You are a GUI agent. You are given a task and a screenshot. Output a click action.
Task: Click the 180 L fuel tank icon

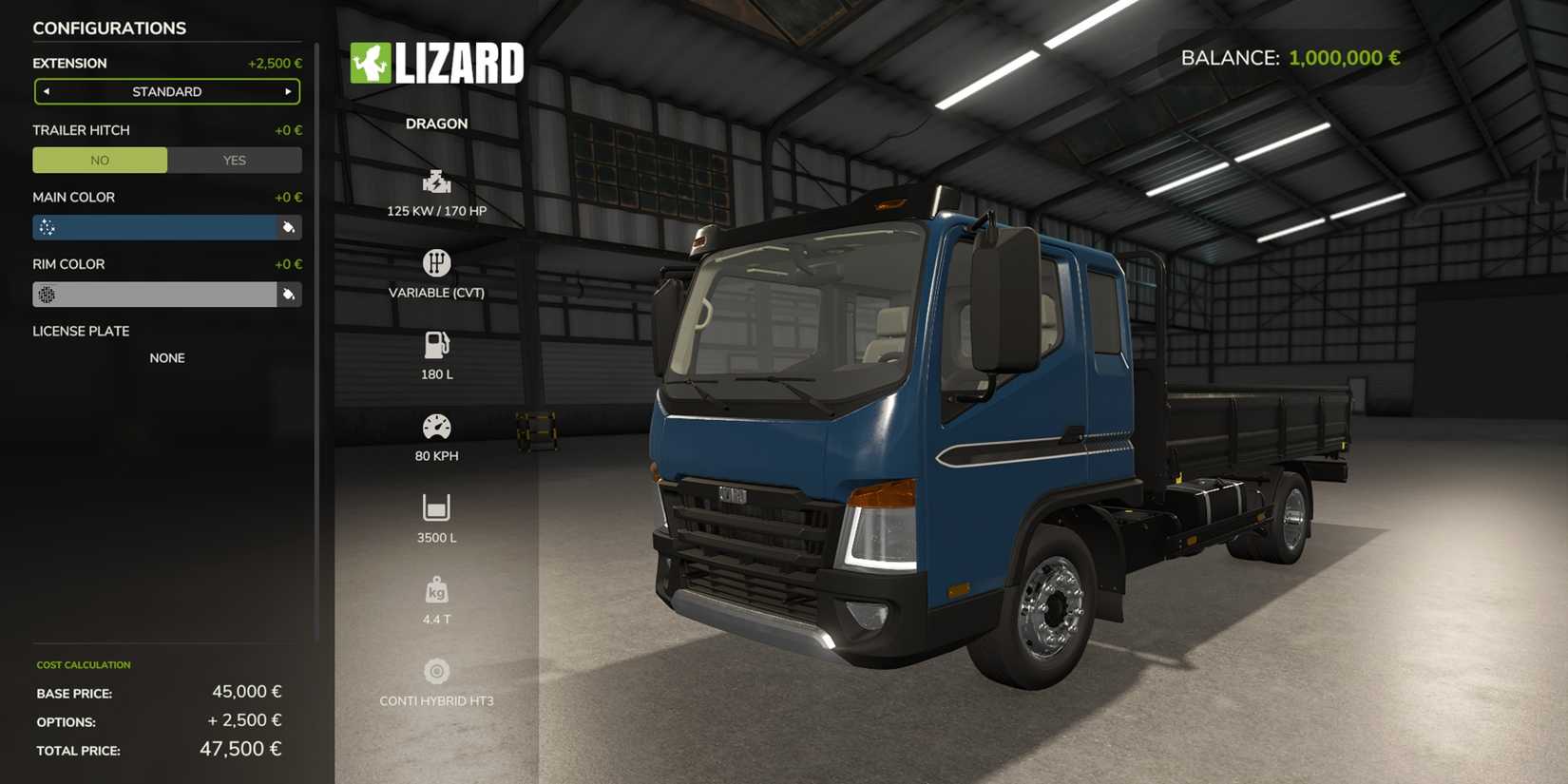point(436,344)
